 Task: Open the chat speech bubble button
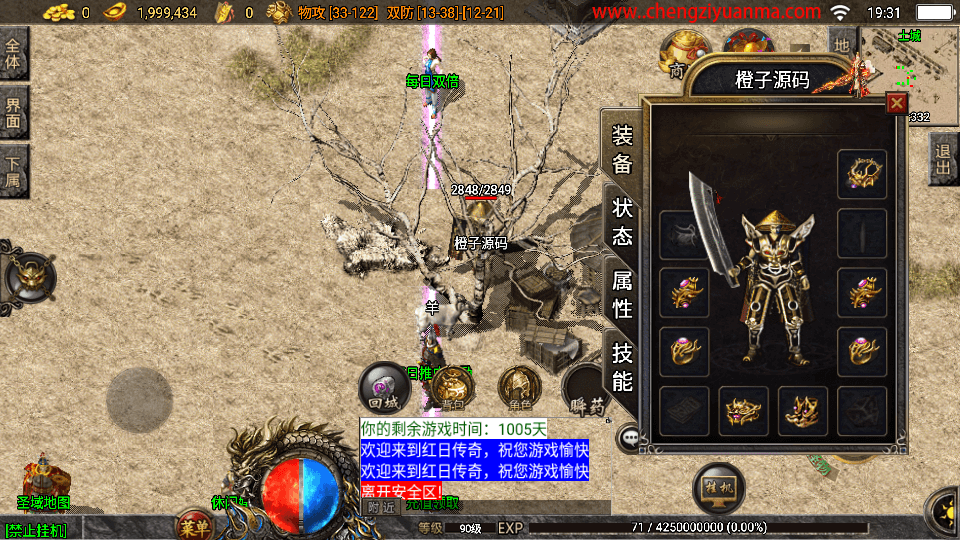click(x=630, y=437)
